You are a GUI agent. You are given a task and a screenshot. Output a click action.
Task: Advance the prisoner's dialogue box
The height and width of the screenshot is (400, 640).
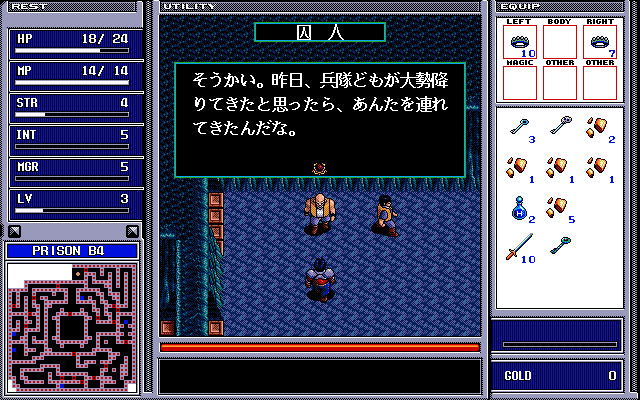[319, 120]
